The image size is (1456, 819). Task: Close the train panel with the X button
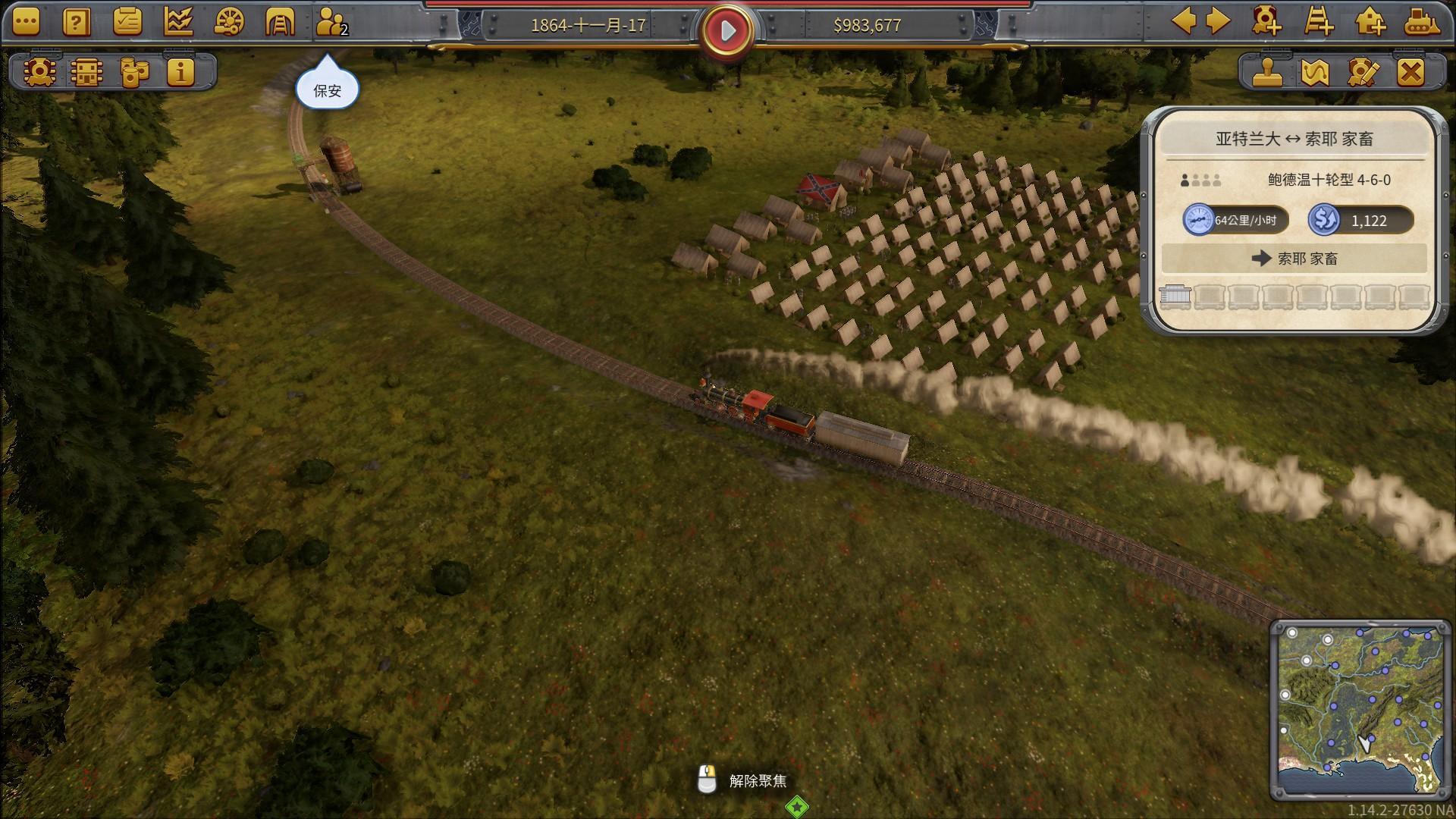point(1410,73)
